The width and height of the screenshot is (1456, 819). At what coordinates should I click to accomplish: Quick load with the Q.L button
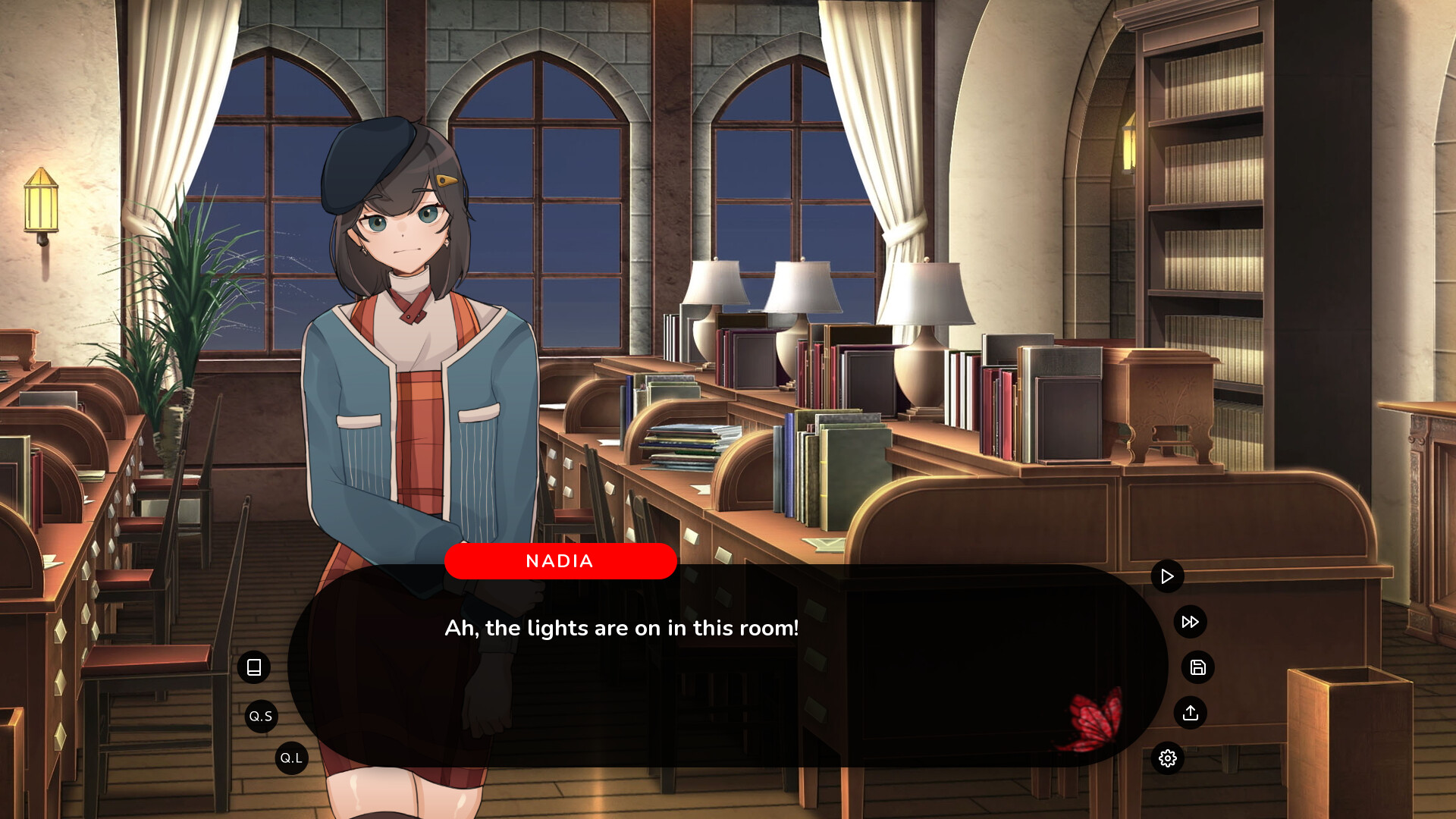pyautogui.click(x=291, y=758)
